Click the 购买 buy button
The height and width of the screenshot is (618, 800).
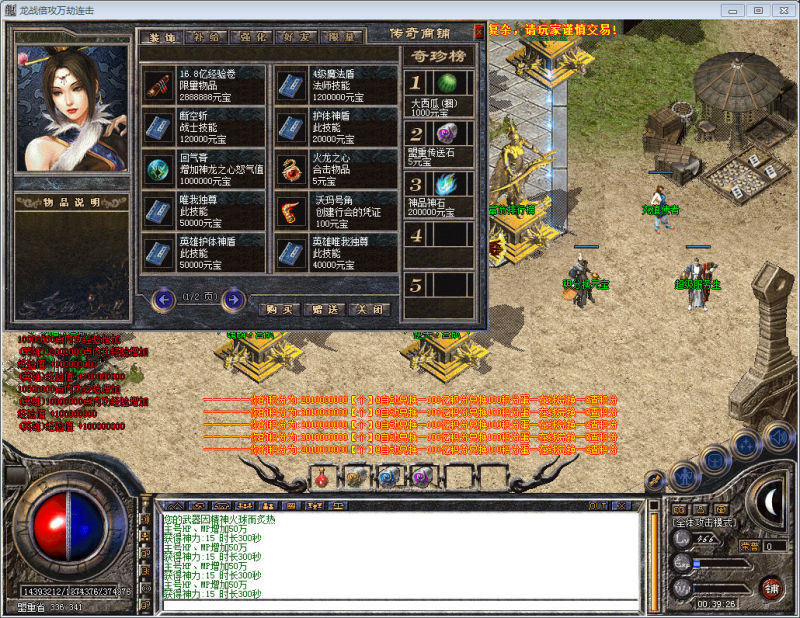tap(279, 309)
